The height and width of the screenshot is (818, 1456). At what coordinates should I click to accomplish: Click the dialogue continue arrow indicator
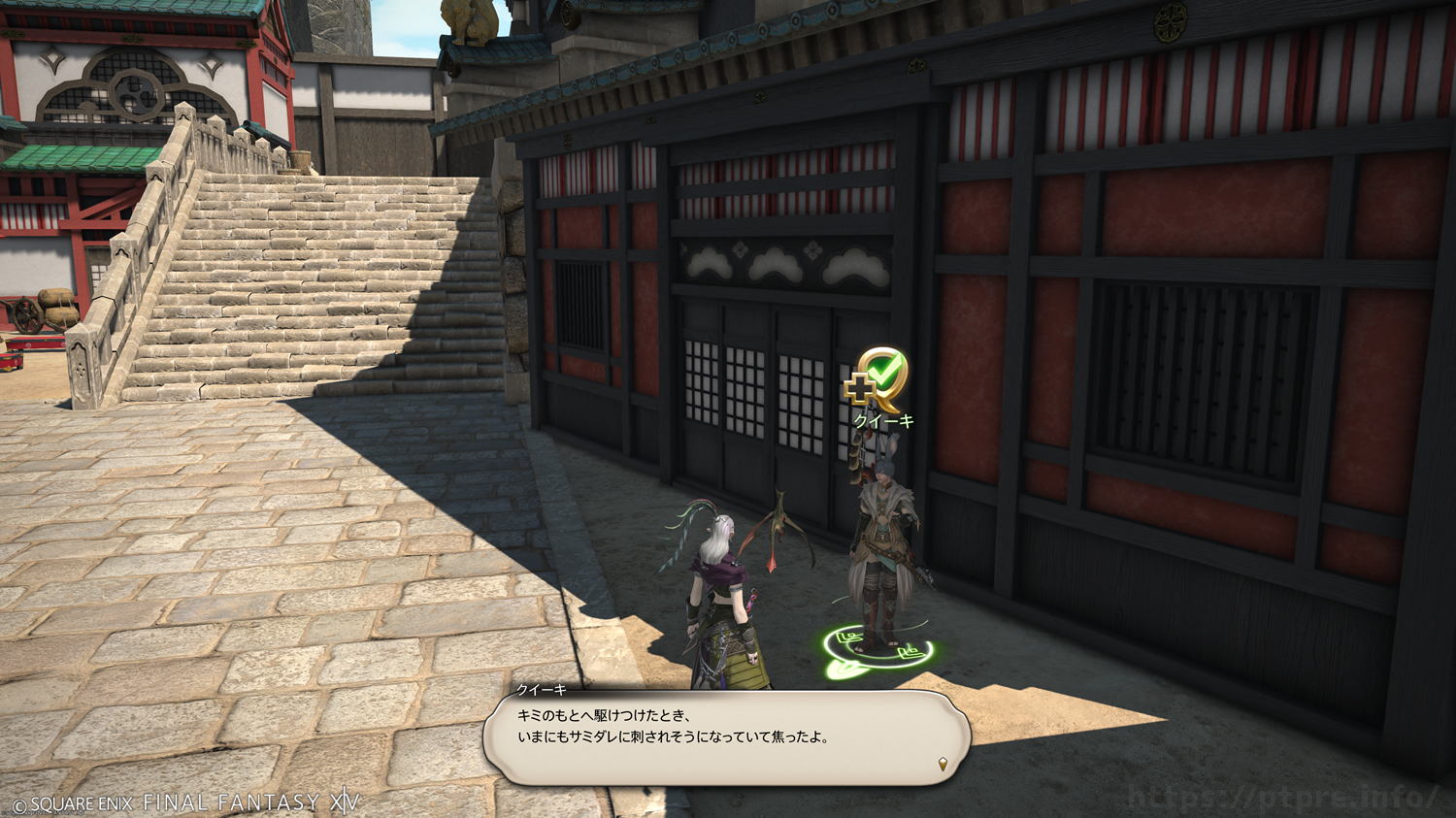click(x=943, y=765)
